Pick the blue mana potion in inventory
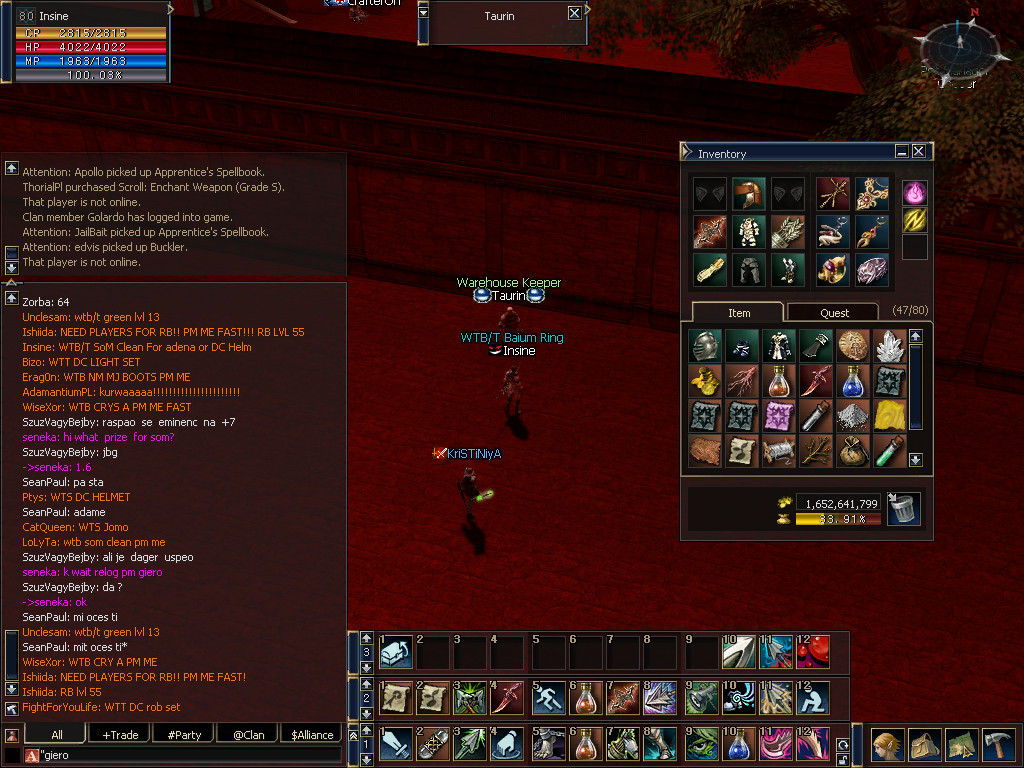This screenshot has height=768, width=1024. point(853,381)
